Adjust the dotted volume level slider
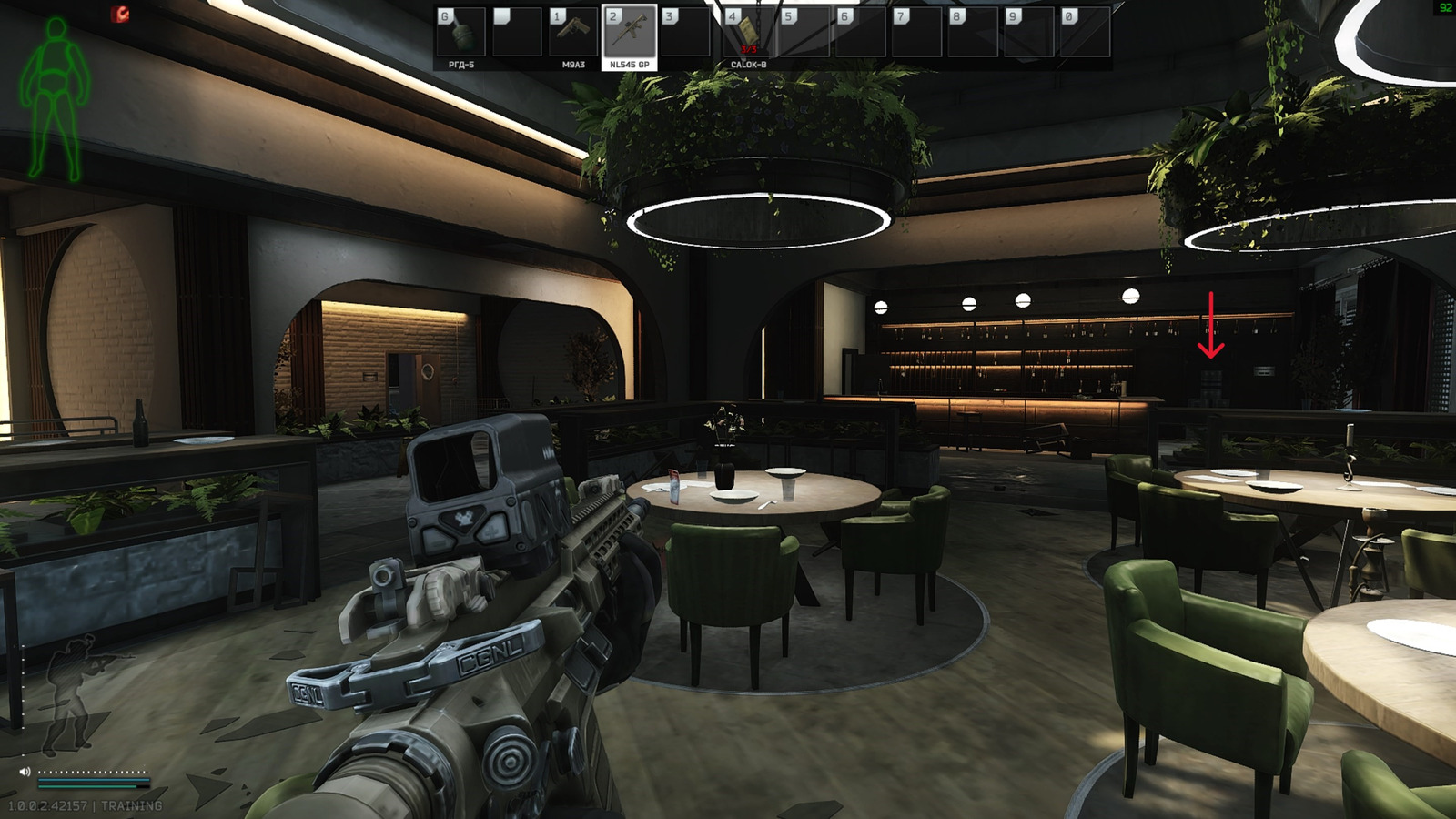The width and height of the screenshot is (1456, 819). click(x=93, y=772)
